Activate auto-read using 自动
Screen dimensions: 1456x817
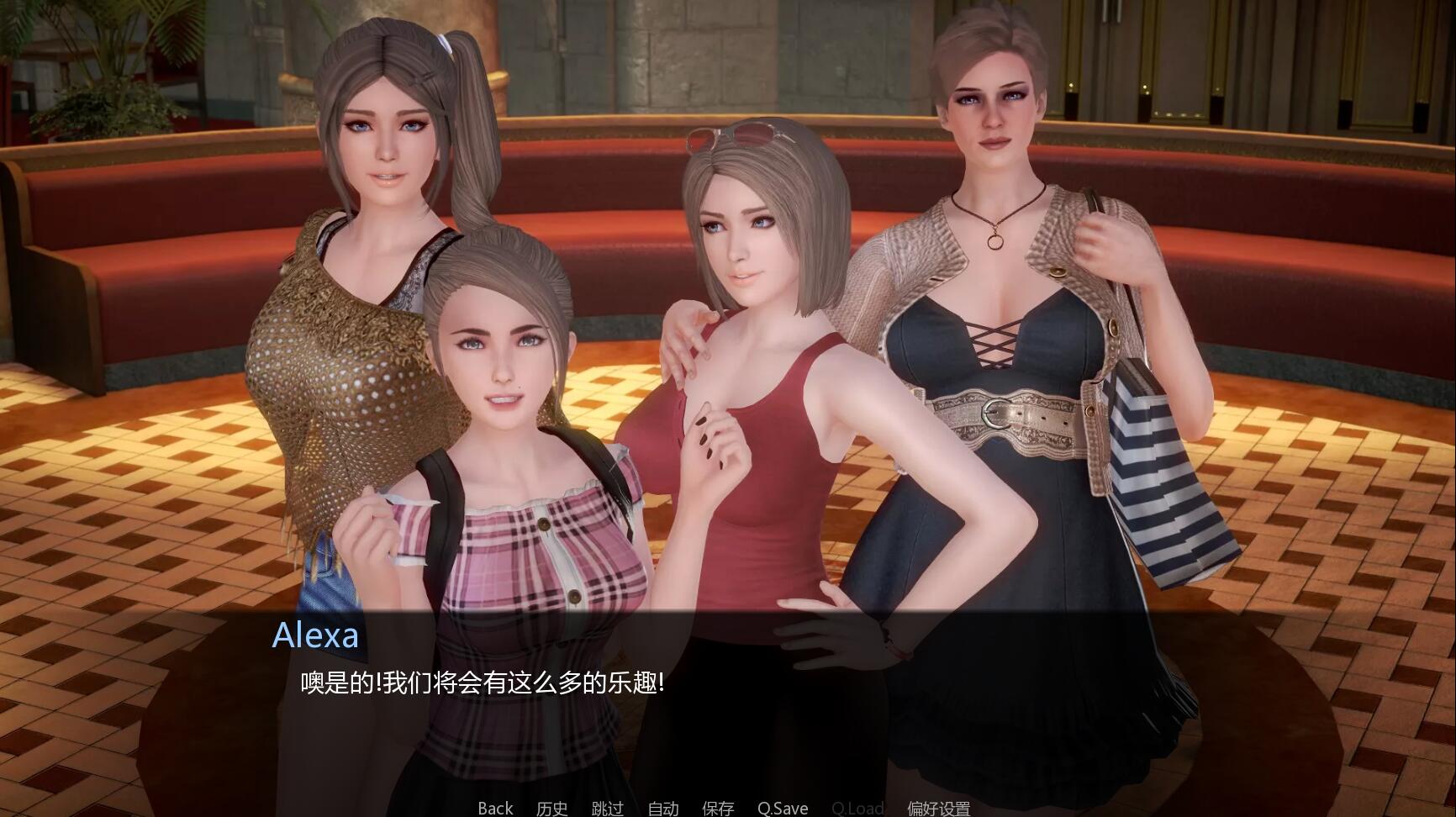tap(662, 809)
